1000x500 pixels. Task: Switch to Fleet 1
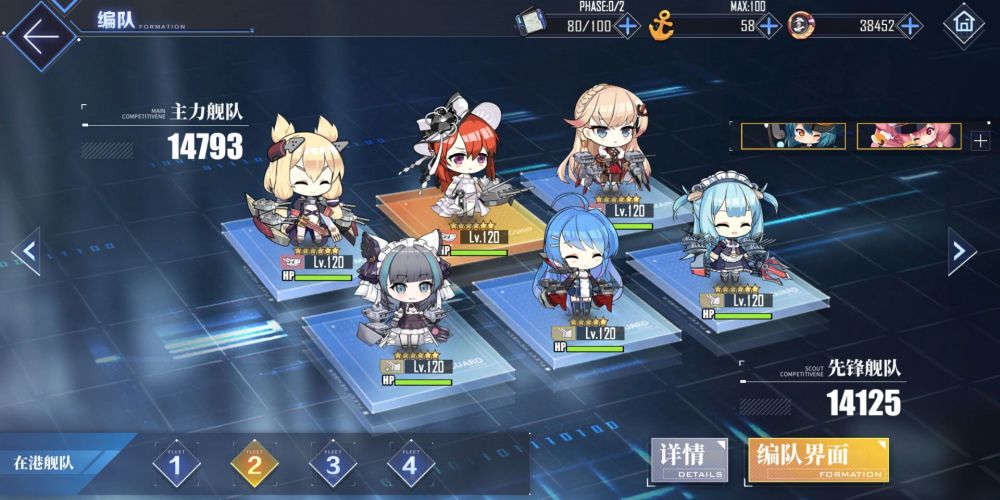[x=177, y=464]
